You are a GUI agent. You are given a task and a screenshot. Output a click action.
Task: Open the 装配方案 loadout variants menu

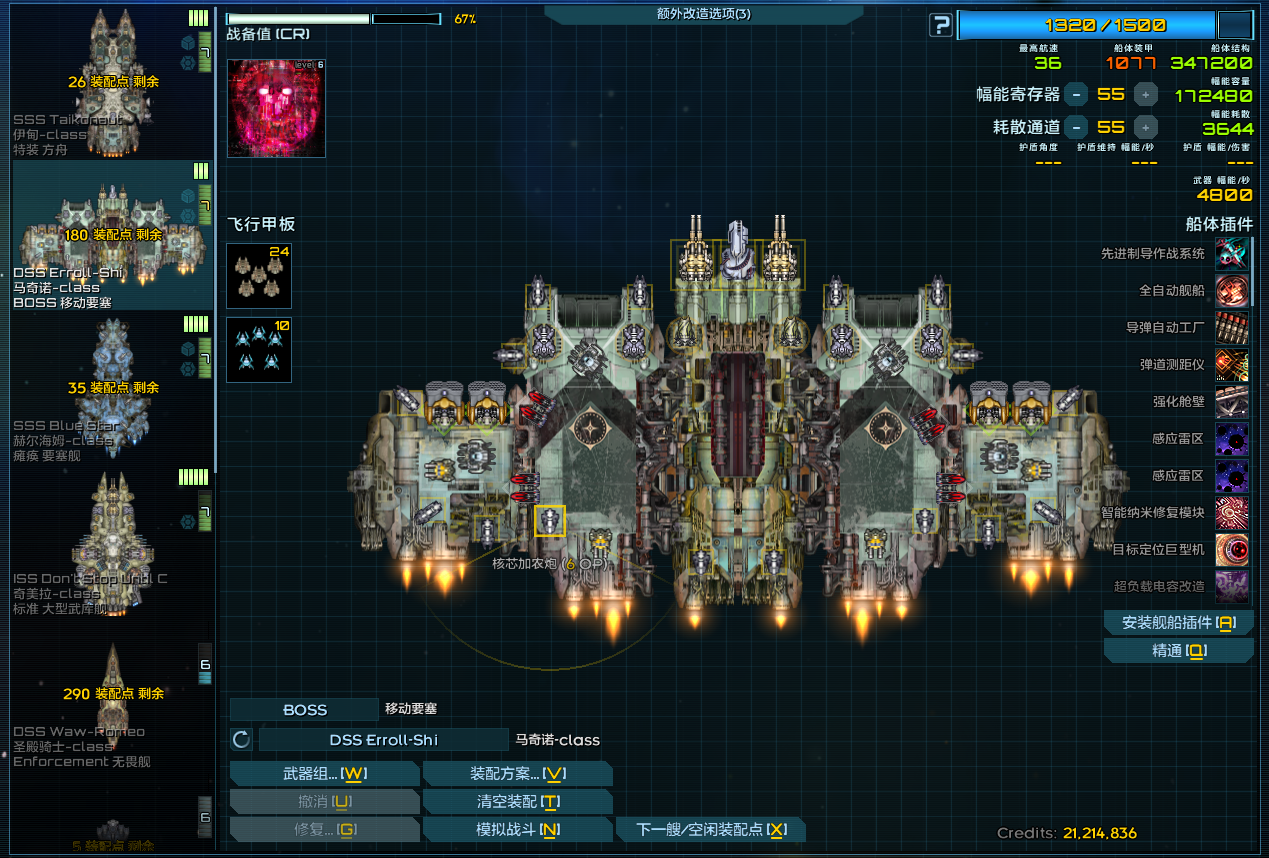coord(517,774)
